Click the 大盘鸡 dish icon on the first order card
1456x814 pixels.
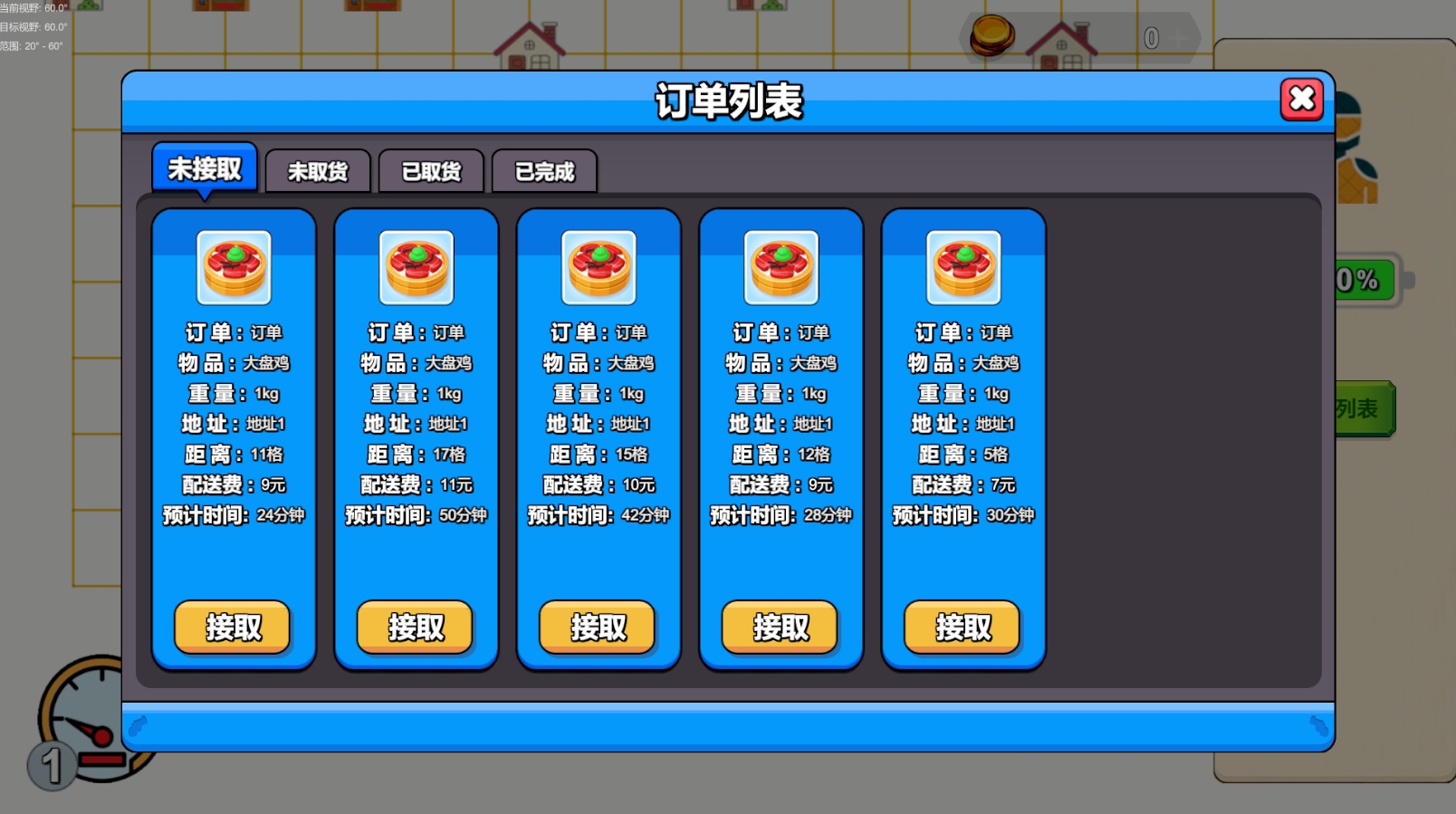tap(234, 268)
